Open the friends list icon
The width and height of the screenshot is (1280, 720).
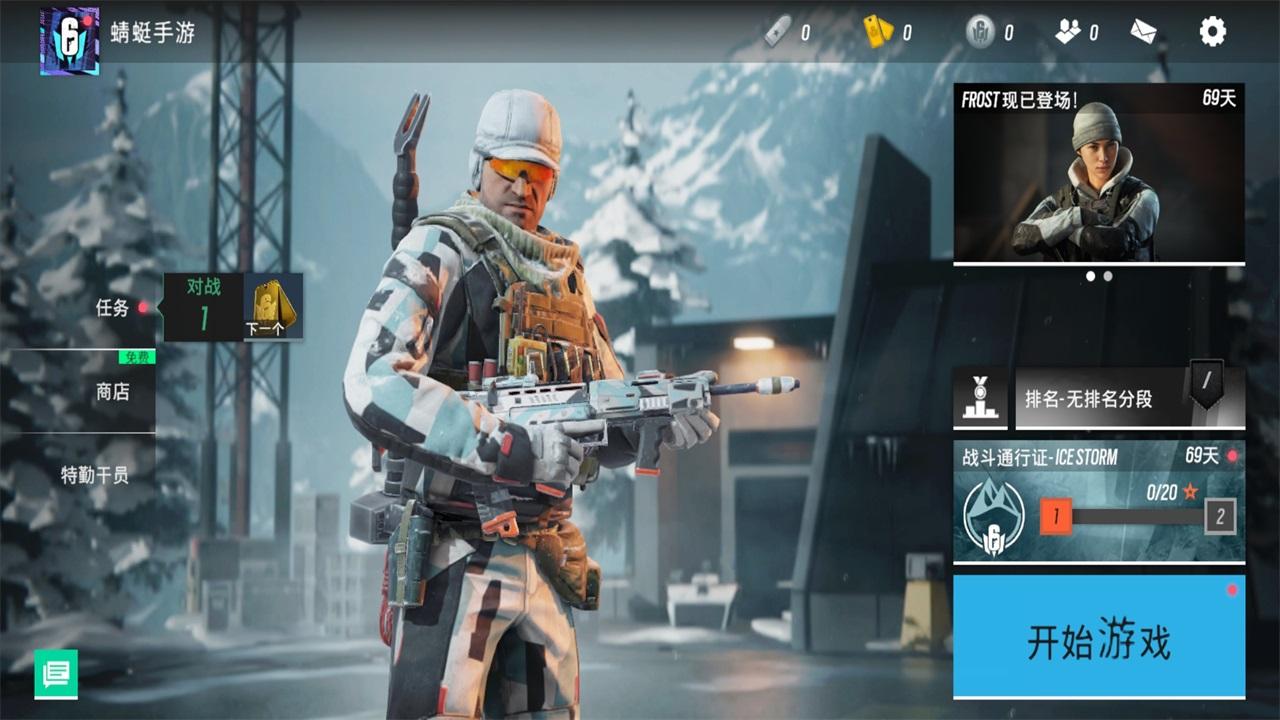click(x=1069, y=31)
